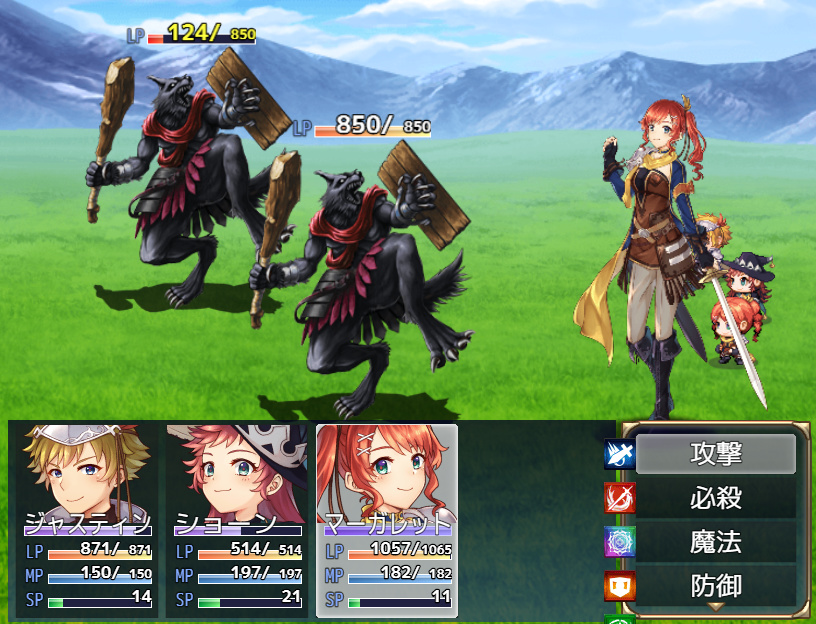Click ショーン's party portrait
This screenshot has height=624, width=816.
pos(238,475)
